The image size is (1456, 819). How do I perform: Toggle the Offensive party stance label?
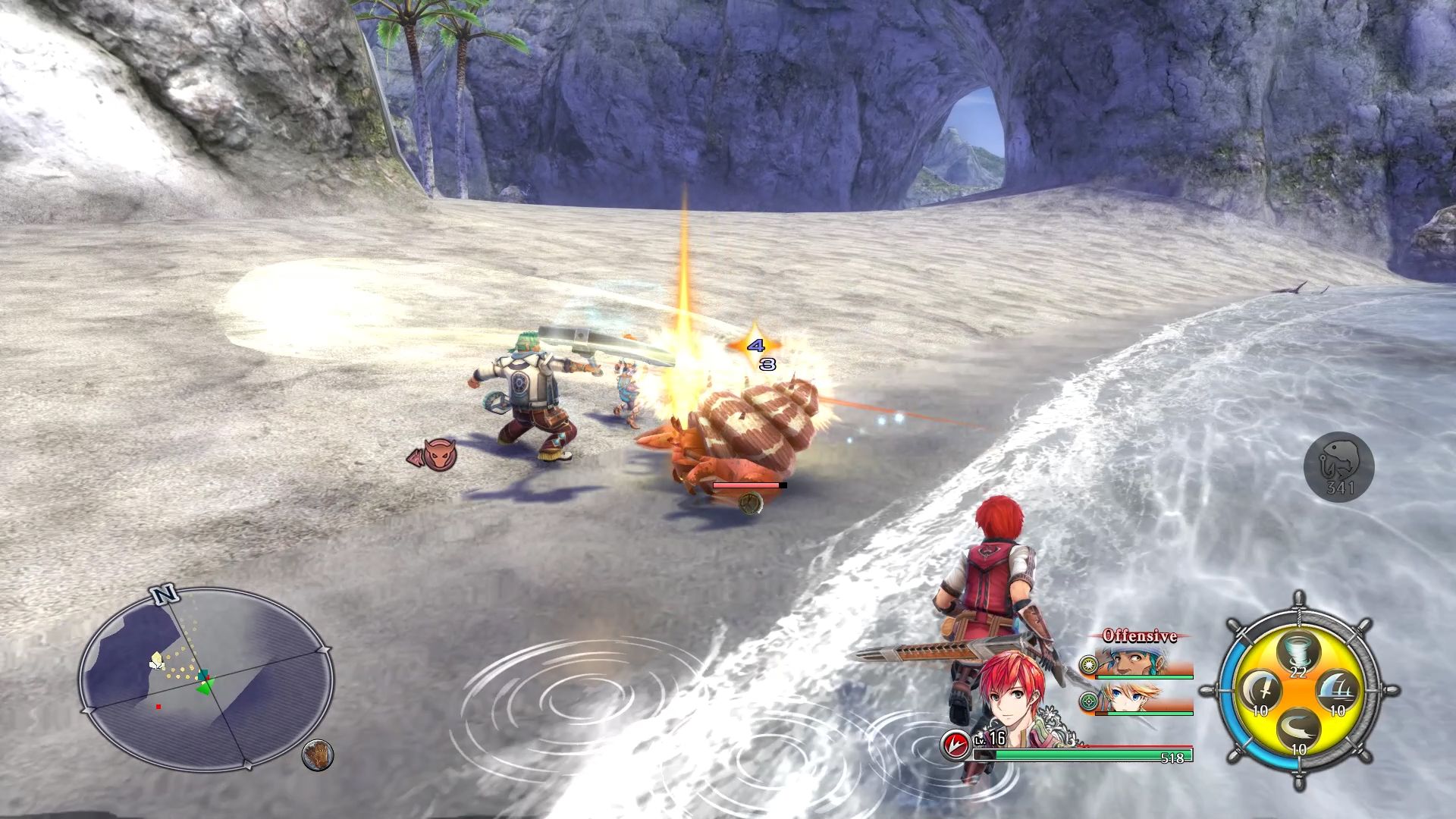[1139, 636]
